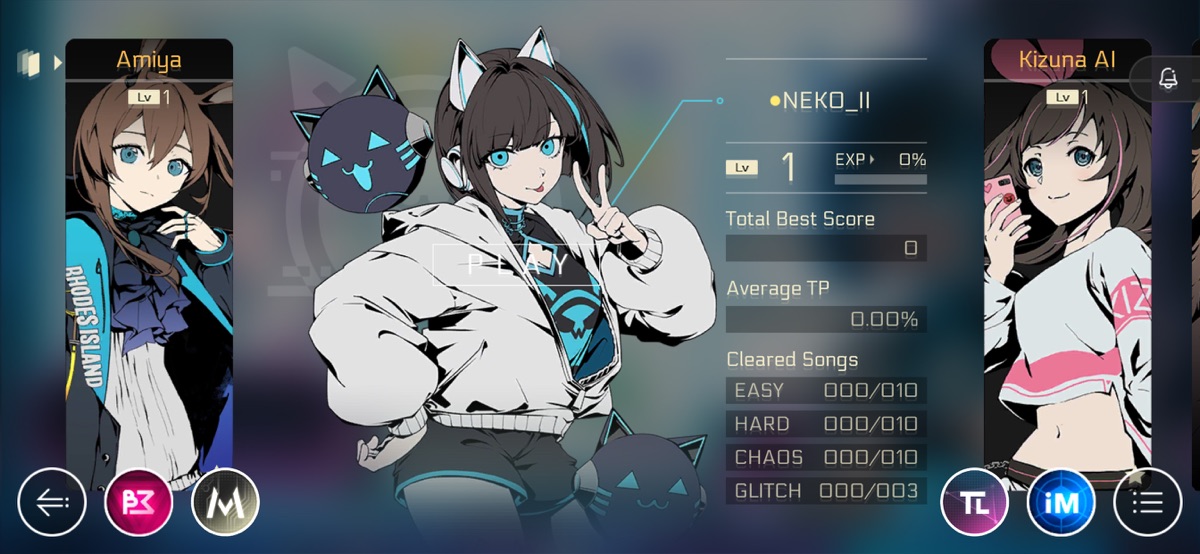
Task: Open the white M circular icon
Action: [225, 502]
